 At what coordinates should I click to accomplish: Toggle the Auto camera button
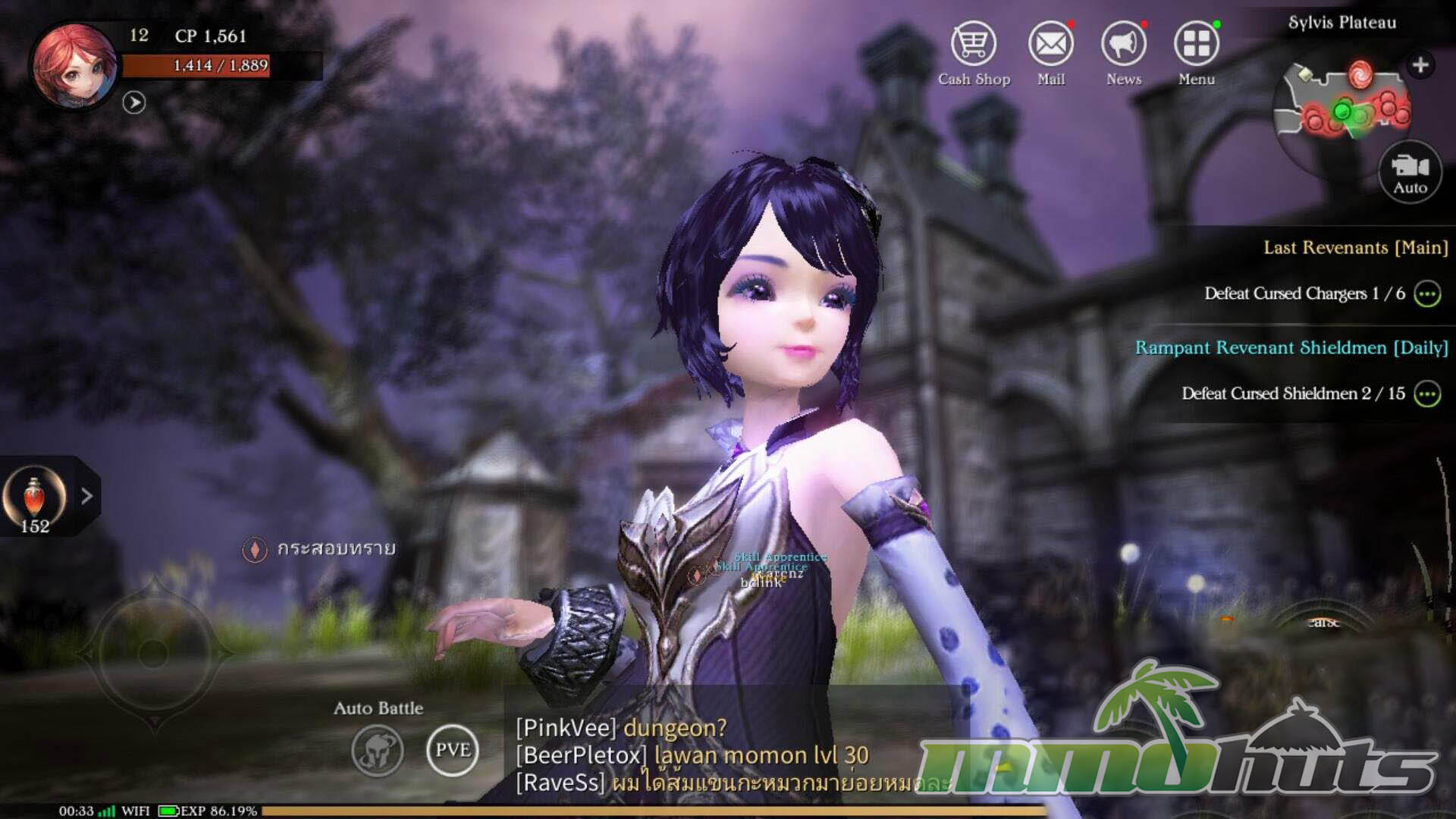point(1410,172)
